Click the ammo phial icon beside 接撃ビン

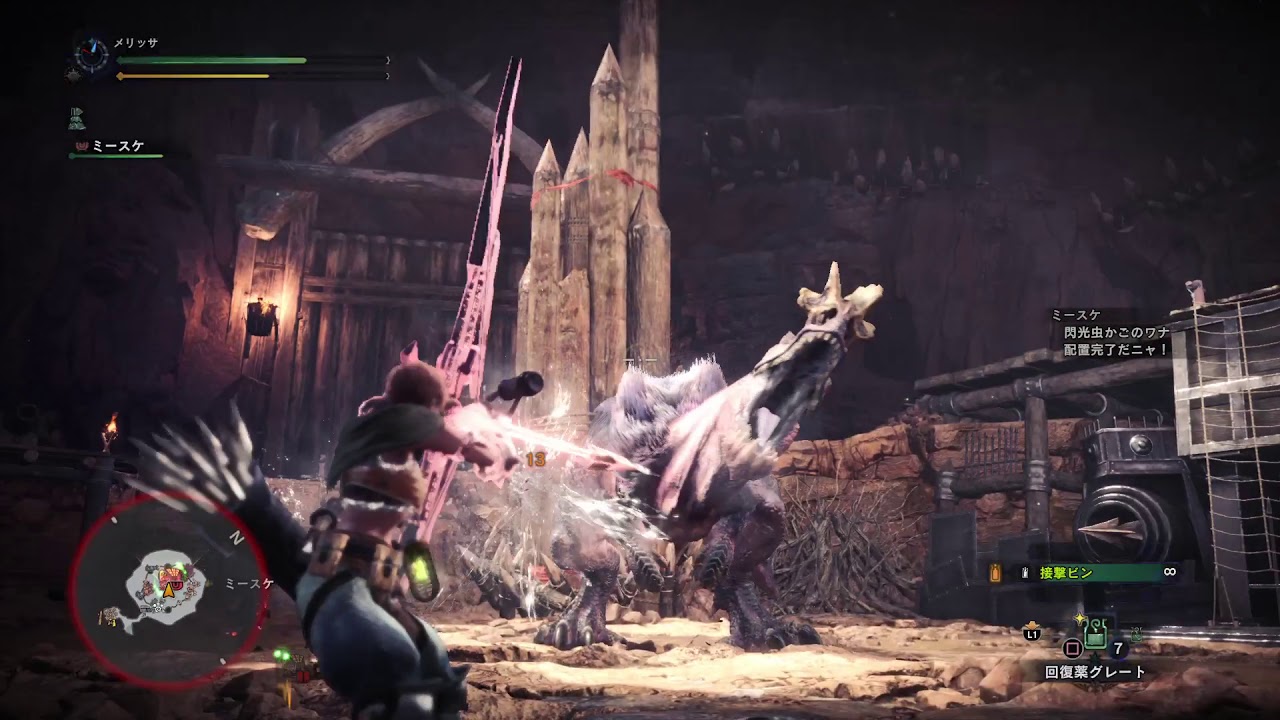pyautogui.click(x=1025, y=572)
